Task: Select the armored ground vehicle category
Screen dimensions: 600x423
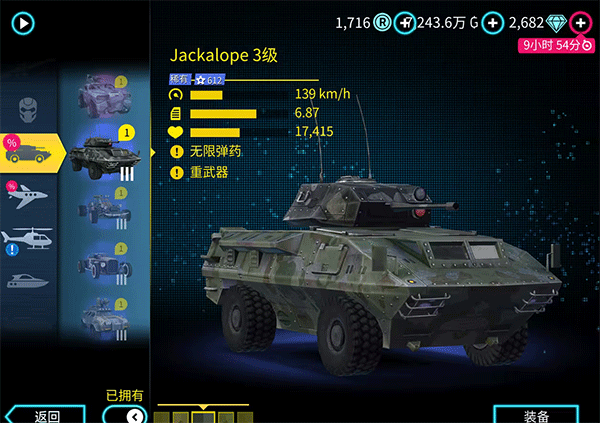Action: tap(28, 150)
